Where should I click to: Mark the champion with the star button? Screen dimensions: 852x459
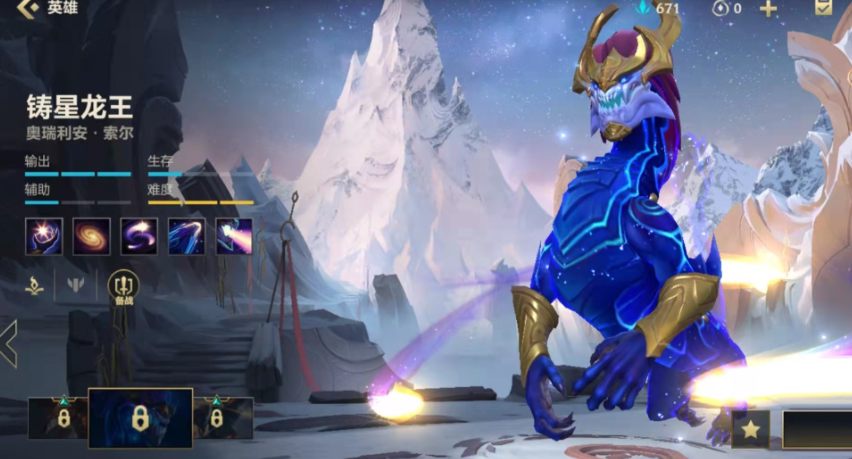click(750, 429)
